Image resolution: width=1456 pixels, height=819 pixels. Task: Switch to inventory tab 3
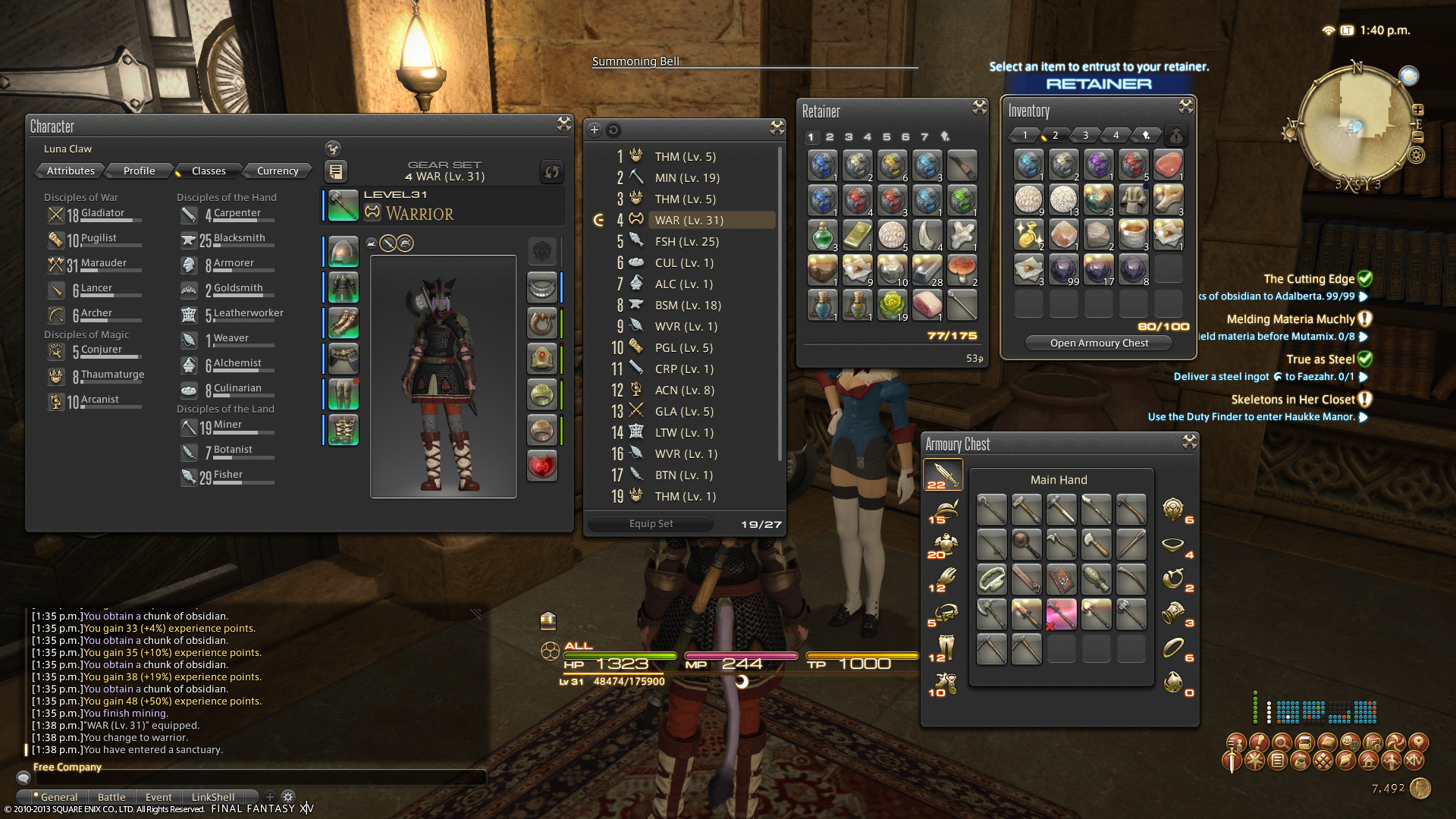coord(1085,135)
